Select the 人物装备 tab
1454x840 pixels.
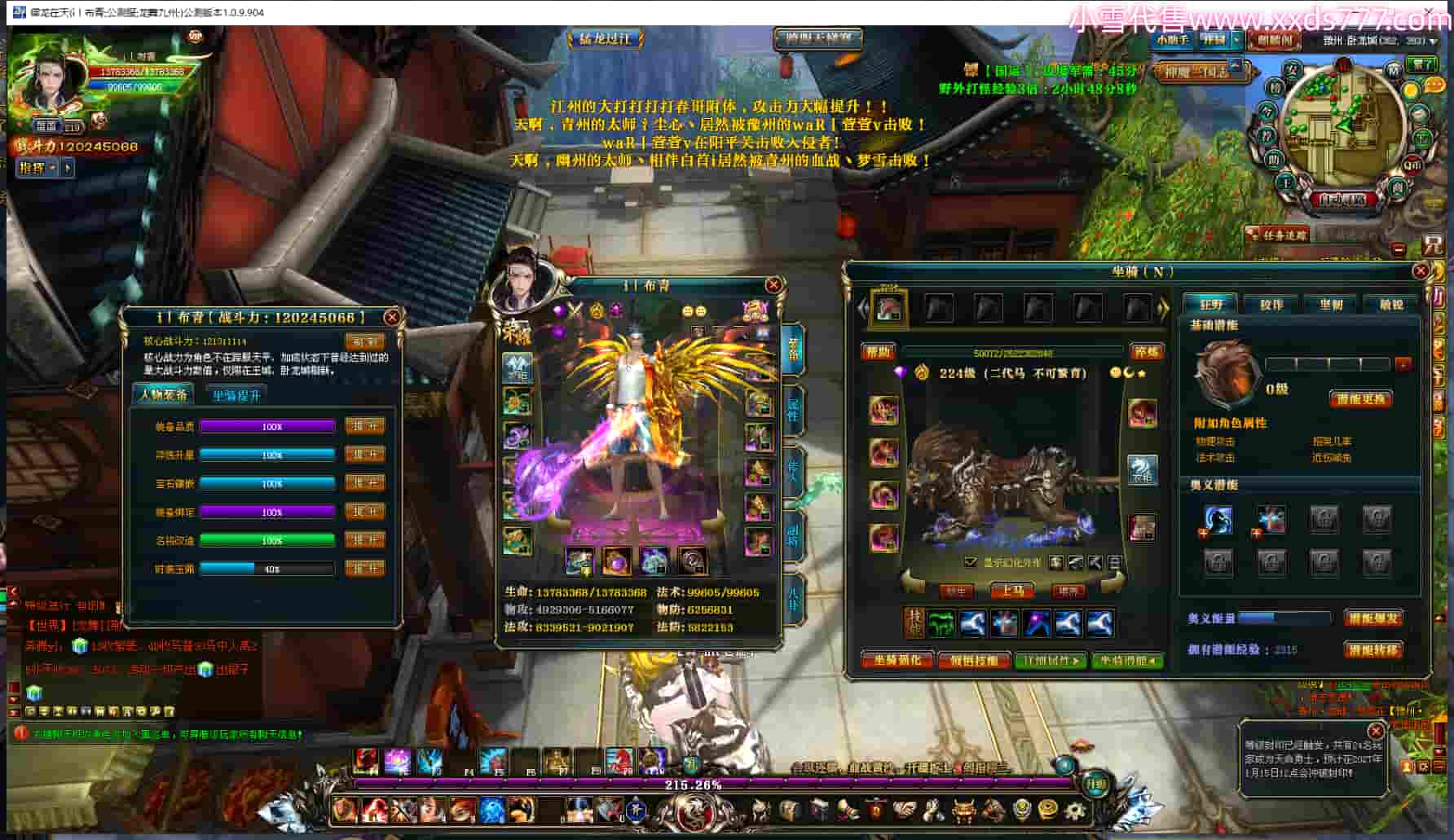pos(164,395)
